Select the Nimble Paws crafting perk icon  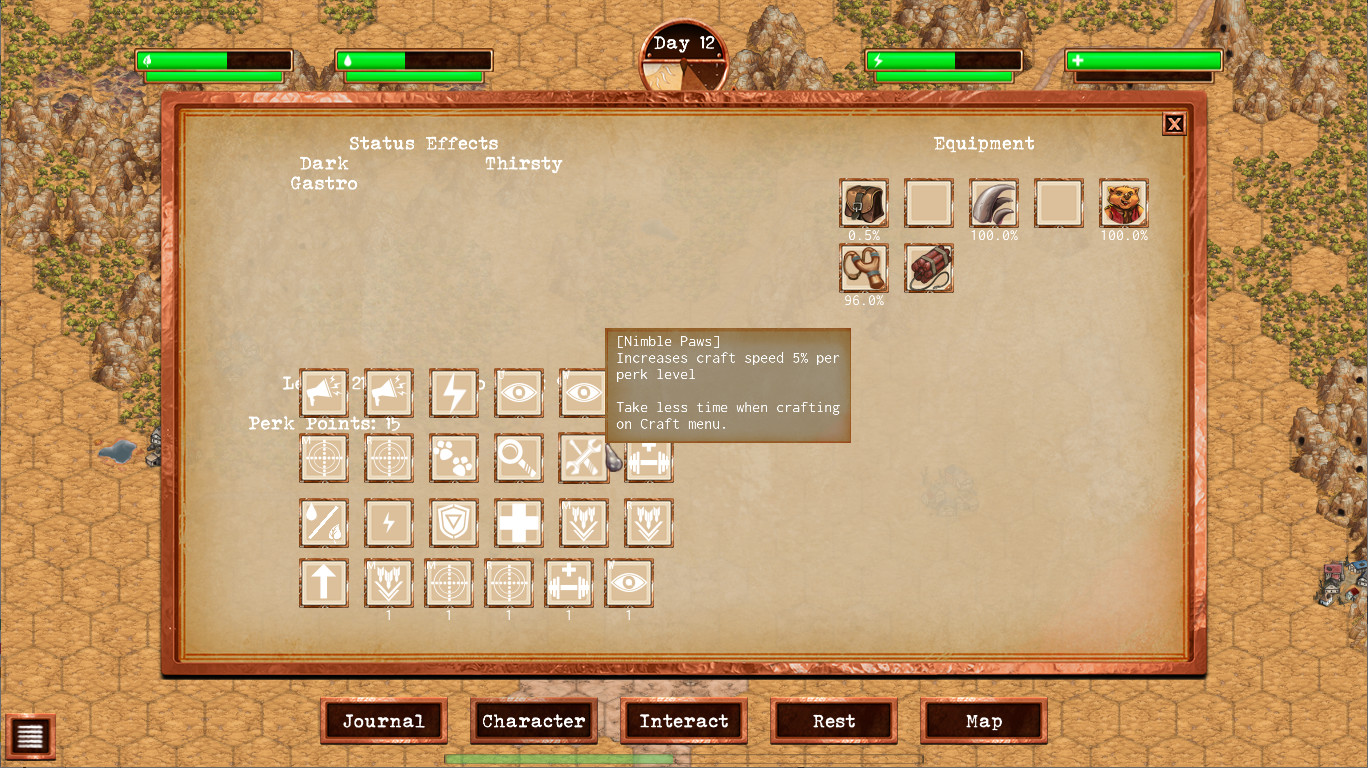point(583,458)
